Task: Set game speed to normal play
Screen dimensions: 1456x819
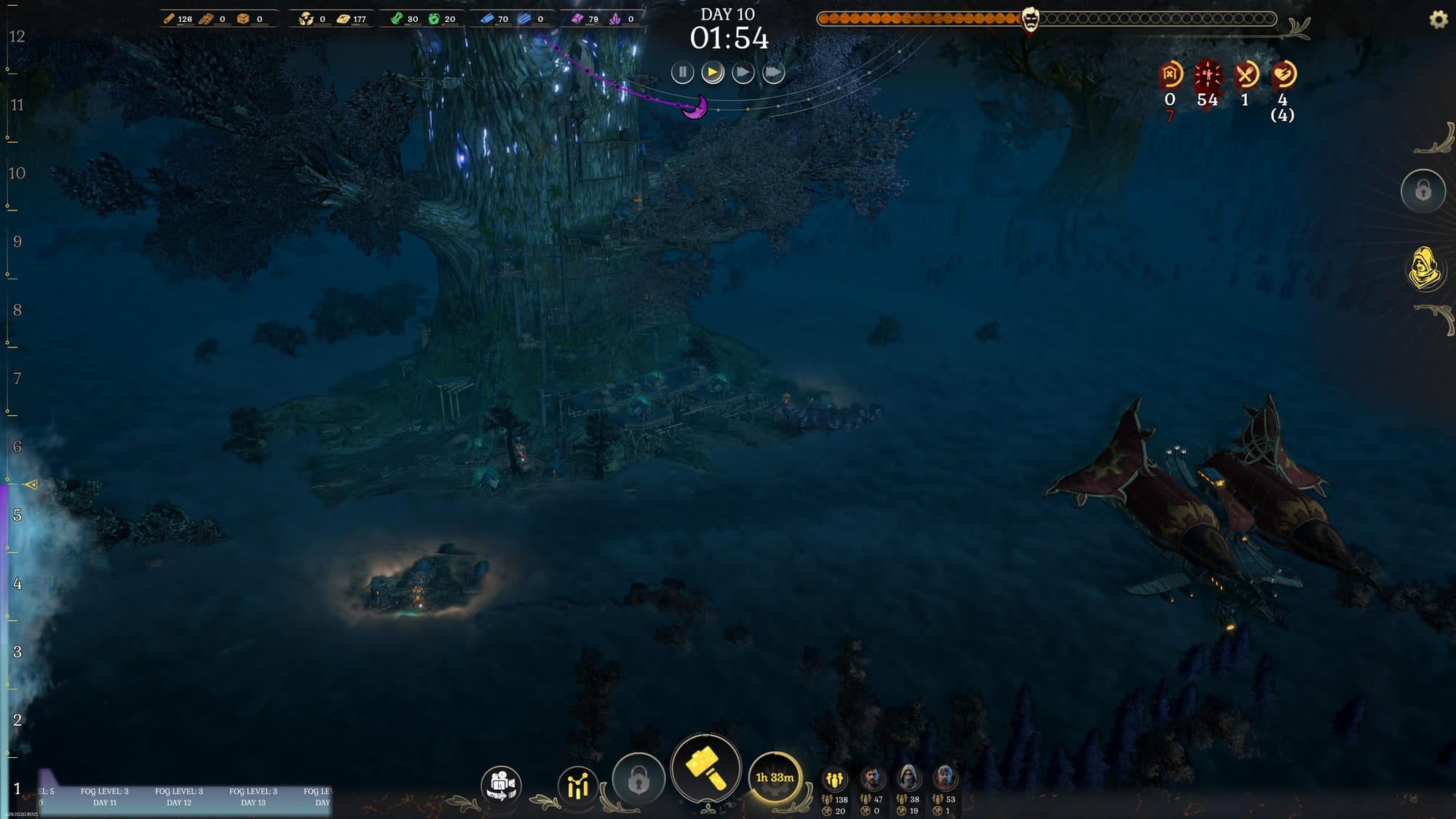Action: (713, 73)
